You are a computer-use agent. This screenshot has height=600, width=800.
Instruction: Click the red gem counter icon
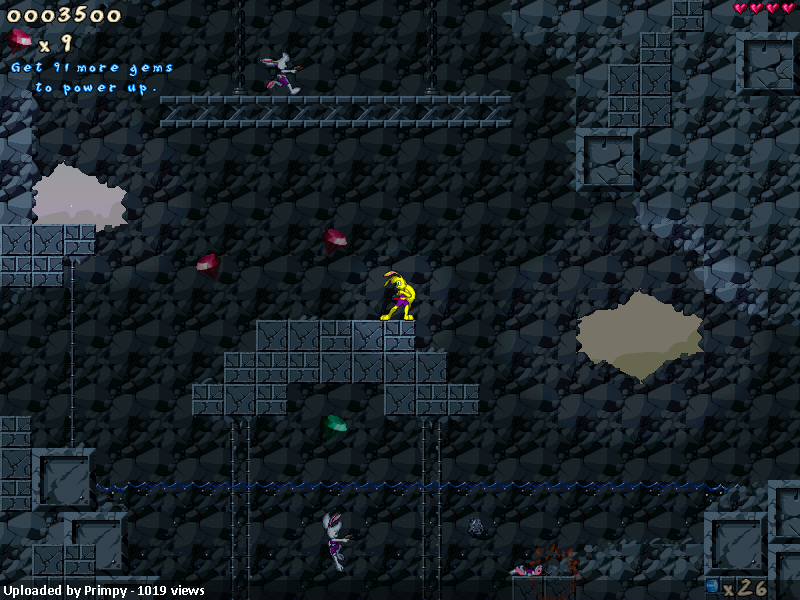pyautogui.click(x=20, y=42)
